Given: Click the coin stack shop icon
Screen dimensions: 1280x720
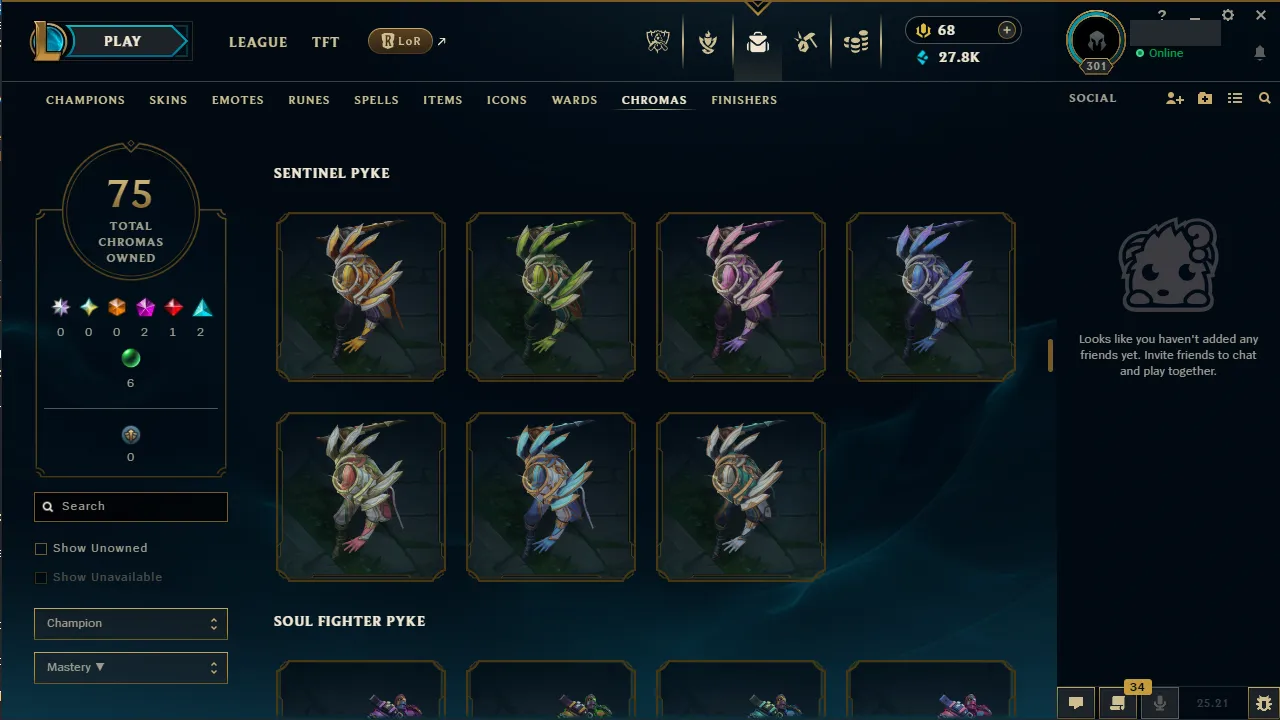Looking at the screenshot, I should pyautogui.click(x=856, y=42).
